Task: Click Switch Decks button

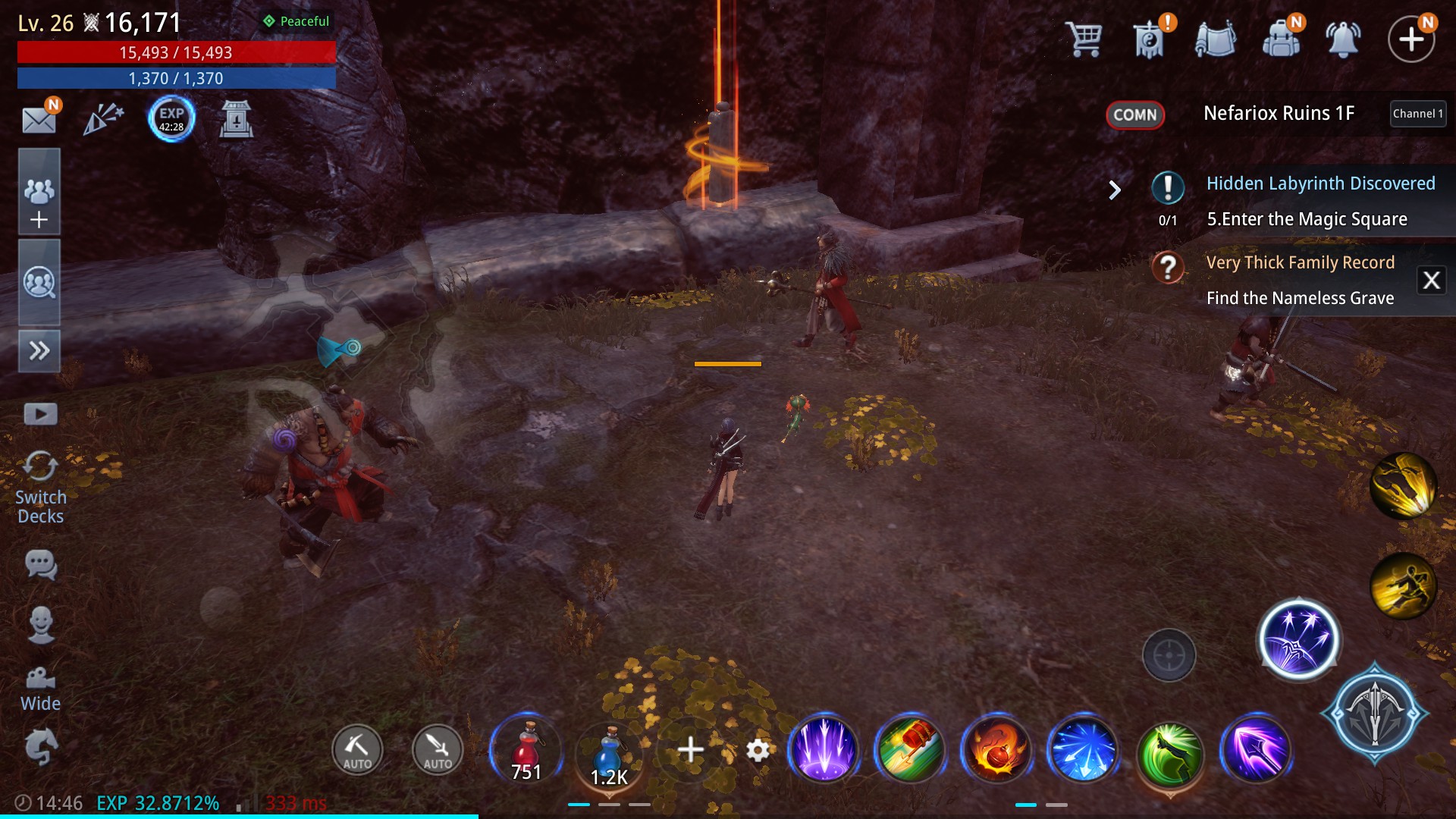Action: [40, 486]
